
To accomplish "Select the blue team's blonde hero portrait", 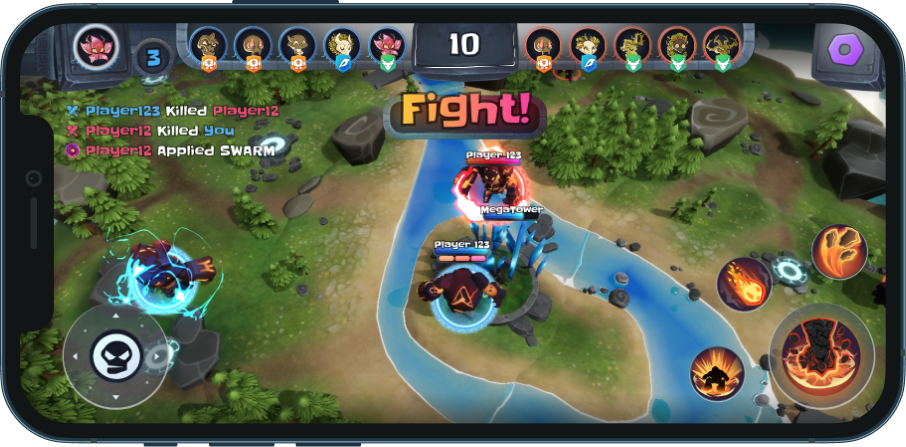I will 342,44.
